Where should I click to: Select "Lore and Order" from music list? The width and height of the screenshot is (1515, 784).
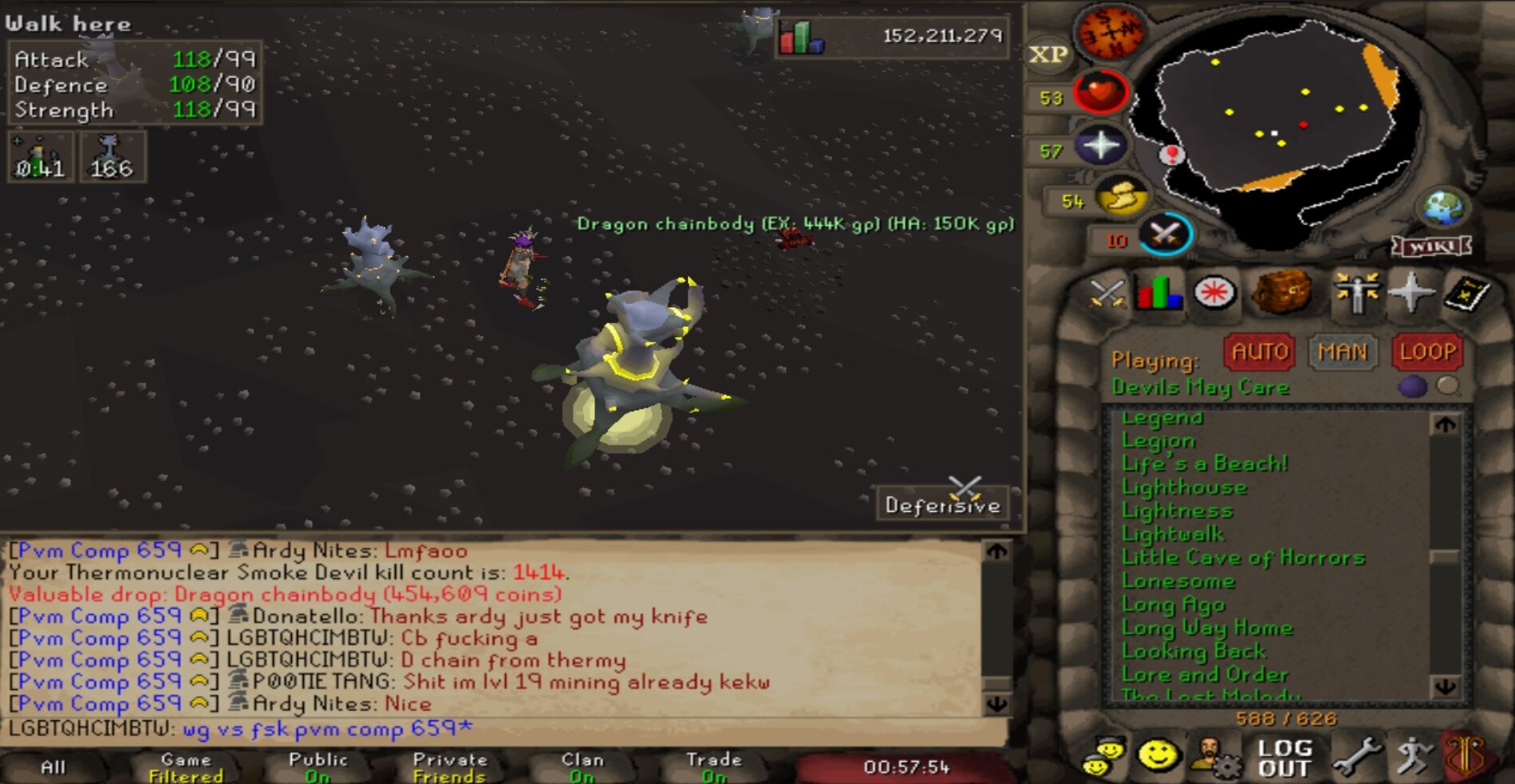click(1204, 675)
